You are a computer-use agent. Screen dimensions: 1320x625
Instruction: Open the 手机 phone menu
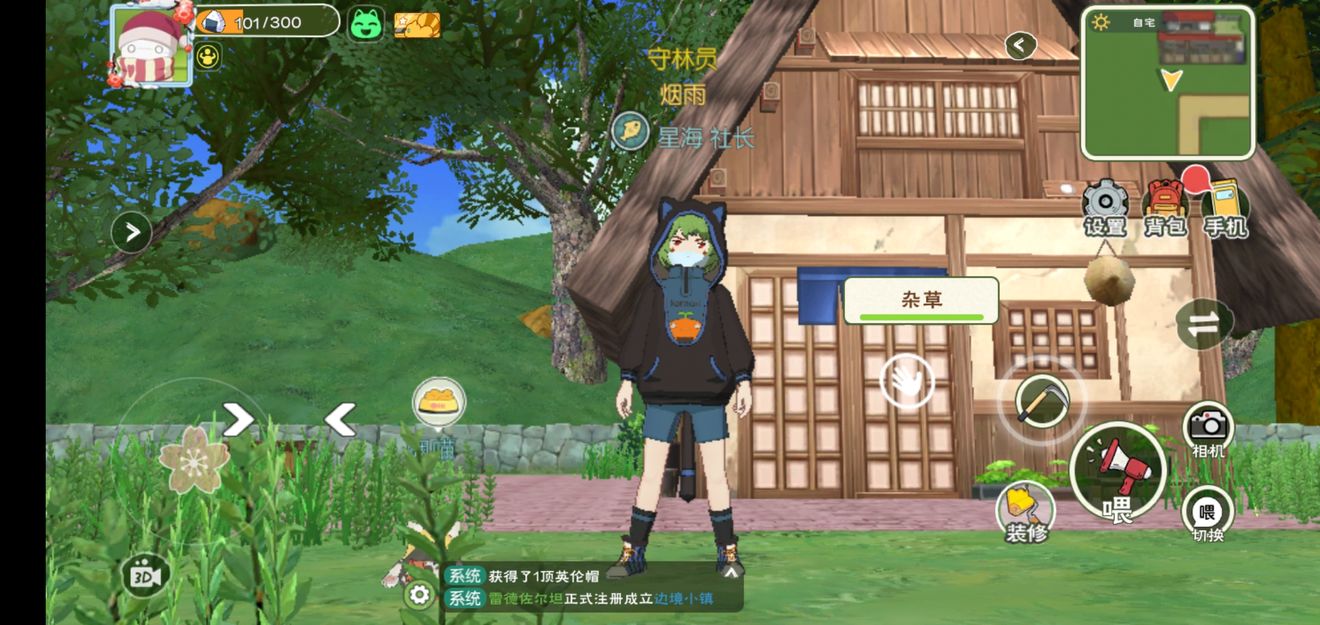pos(1225,207)
